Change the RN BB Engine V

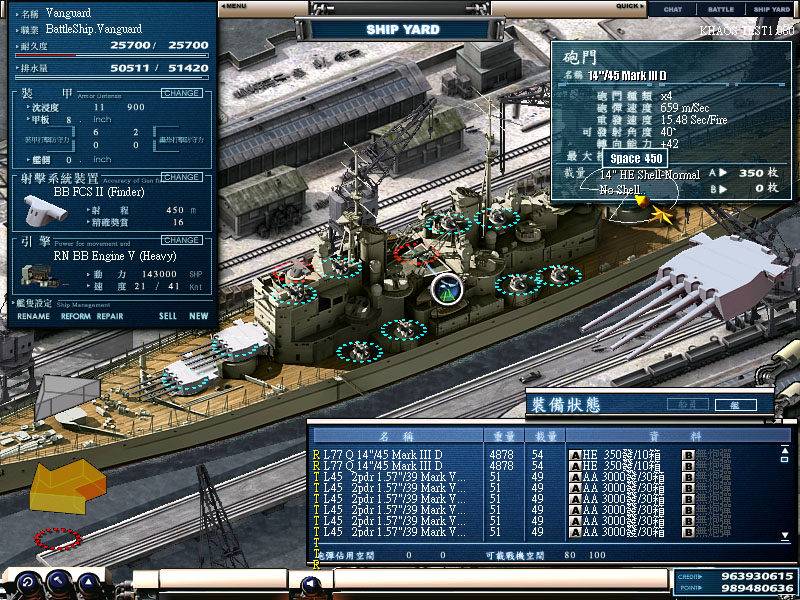[181, 240]
